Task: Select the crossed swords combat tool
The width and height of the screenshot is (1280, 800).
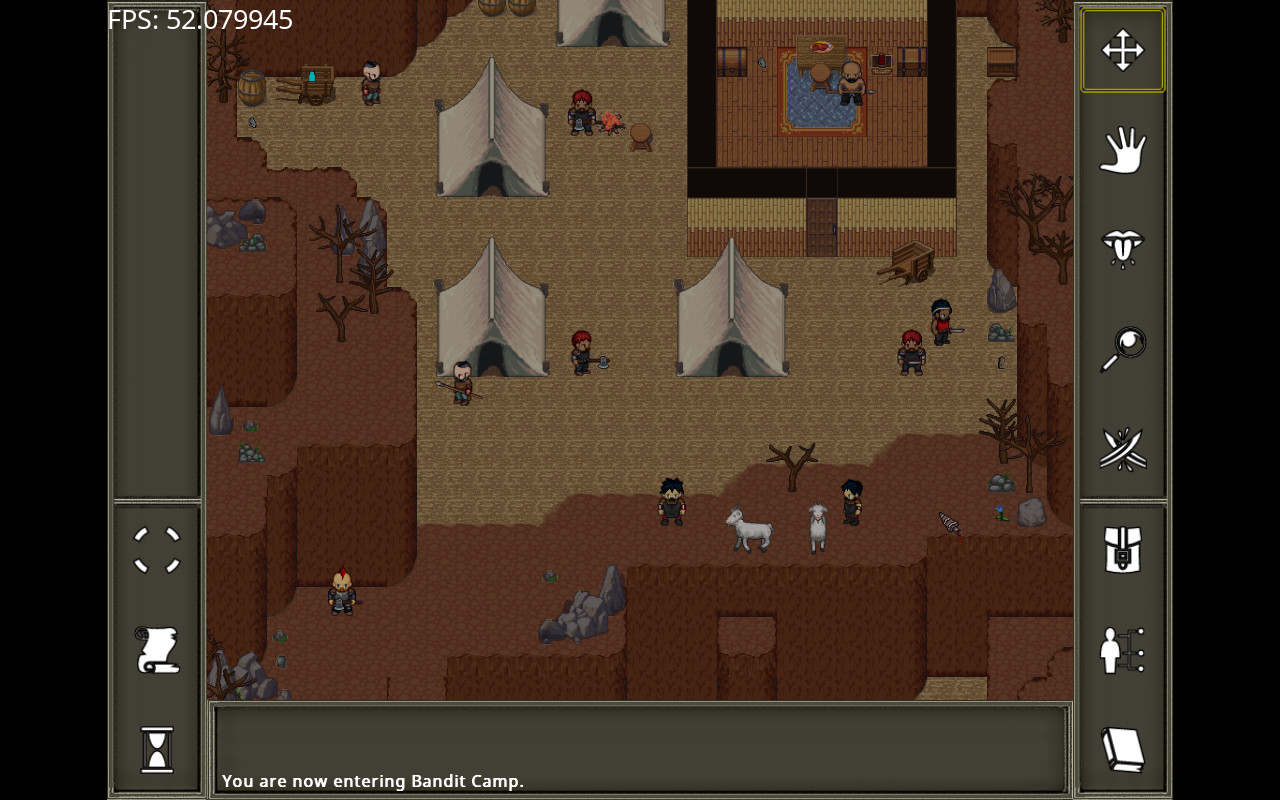Action: (x=1122, y=449)
